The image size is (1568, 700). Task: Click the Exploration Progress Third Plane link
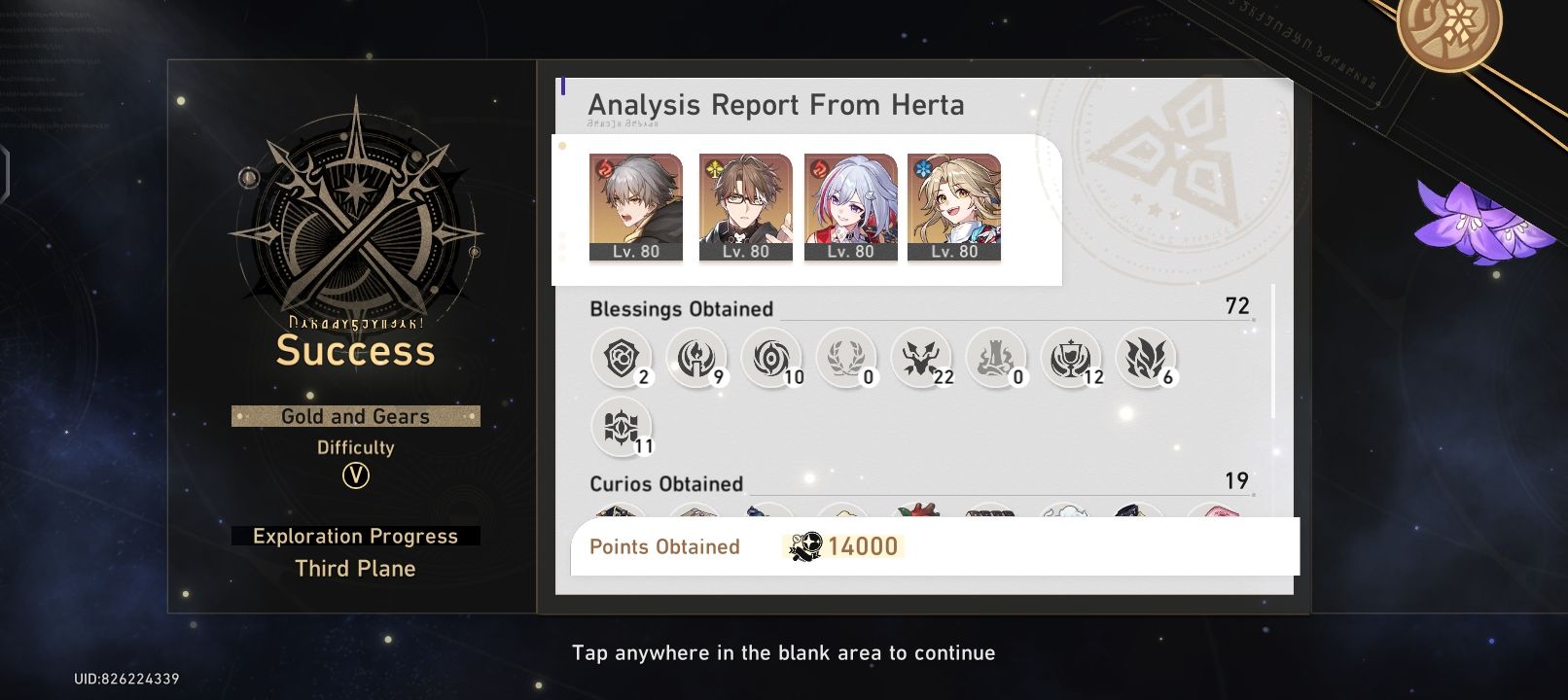point(355,551)
